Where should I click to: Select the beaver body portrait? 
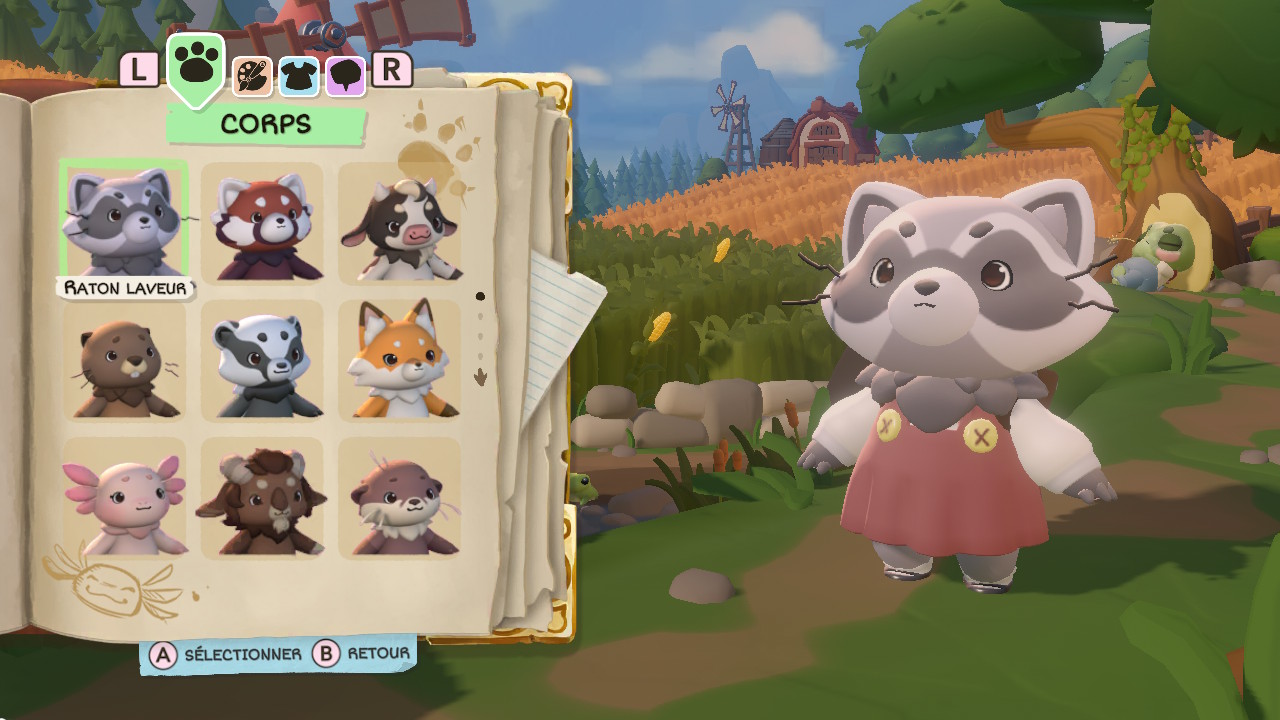click(x=124, y=361)
